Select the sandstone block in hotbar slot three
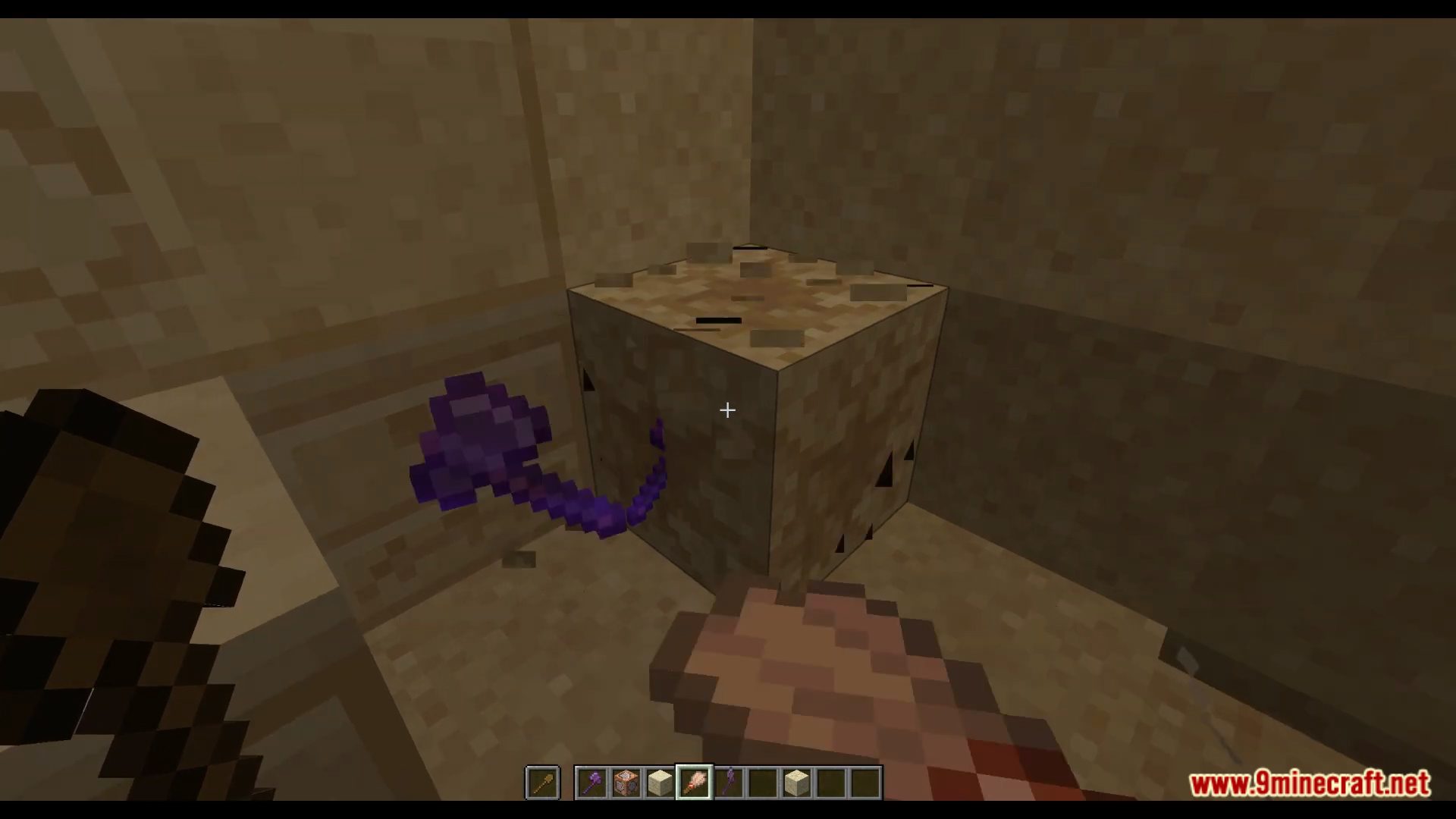Viewport: 1456px width, 819px height. [660, 782]
